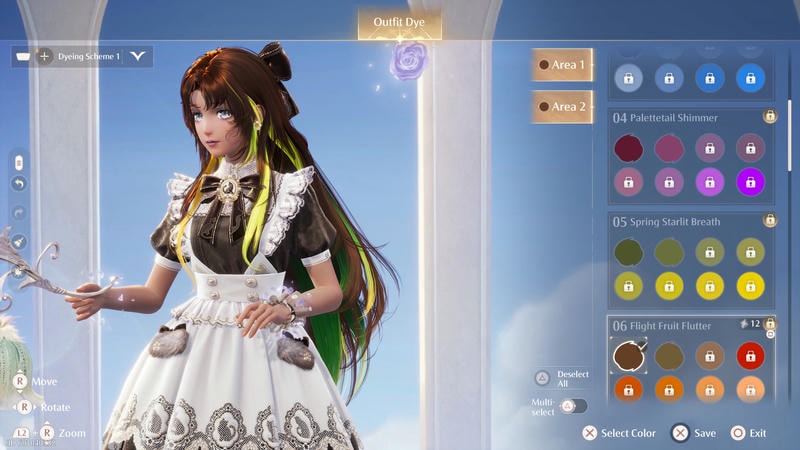Choose the bright yellow Spring Starlit Breath swatch
Image resolution: width=800 pixels, height=450 pixels.
click(x=750, y=285)
